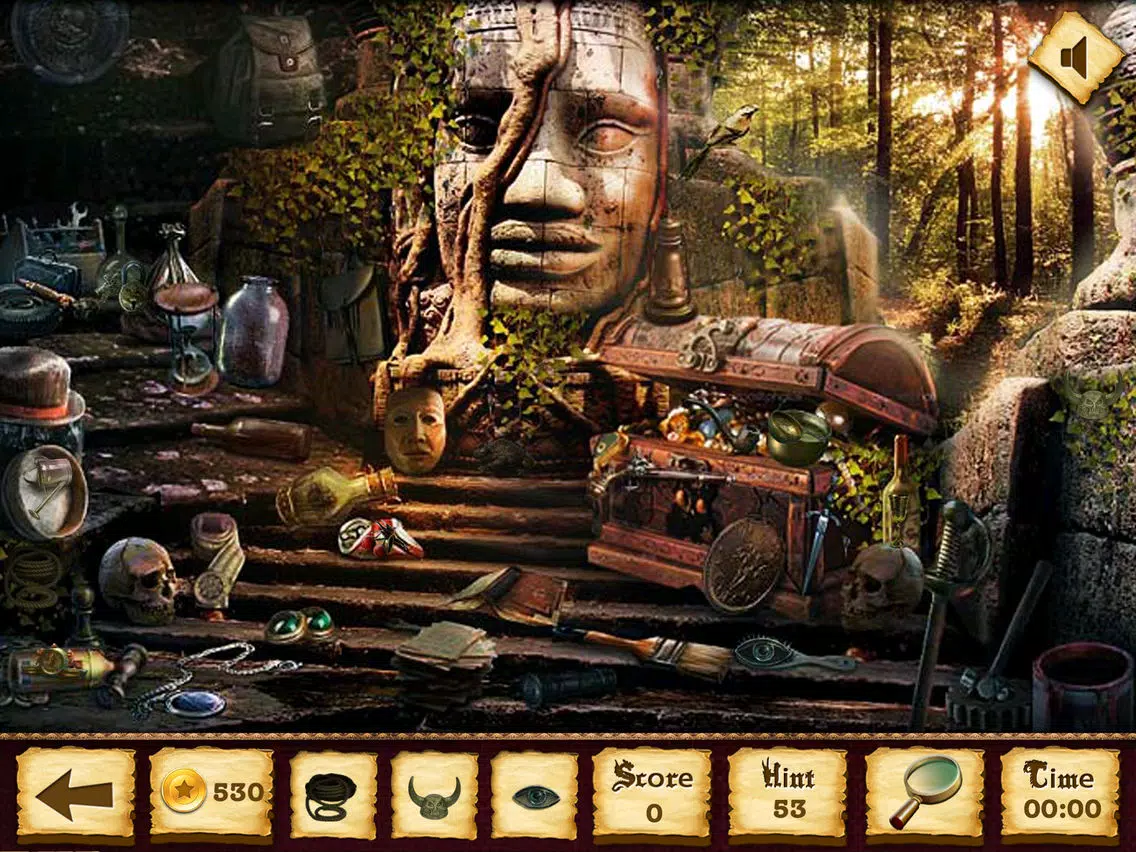Select the coiled rope target item

click(x=333, y=796)
